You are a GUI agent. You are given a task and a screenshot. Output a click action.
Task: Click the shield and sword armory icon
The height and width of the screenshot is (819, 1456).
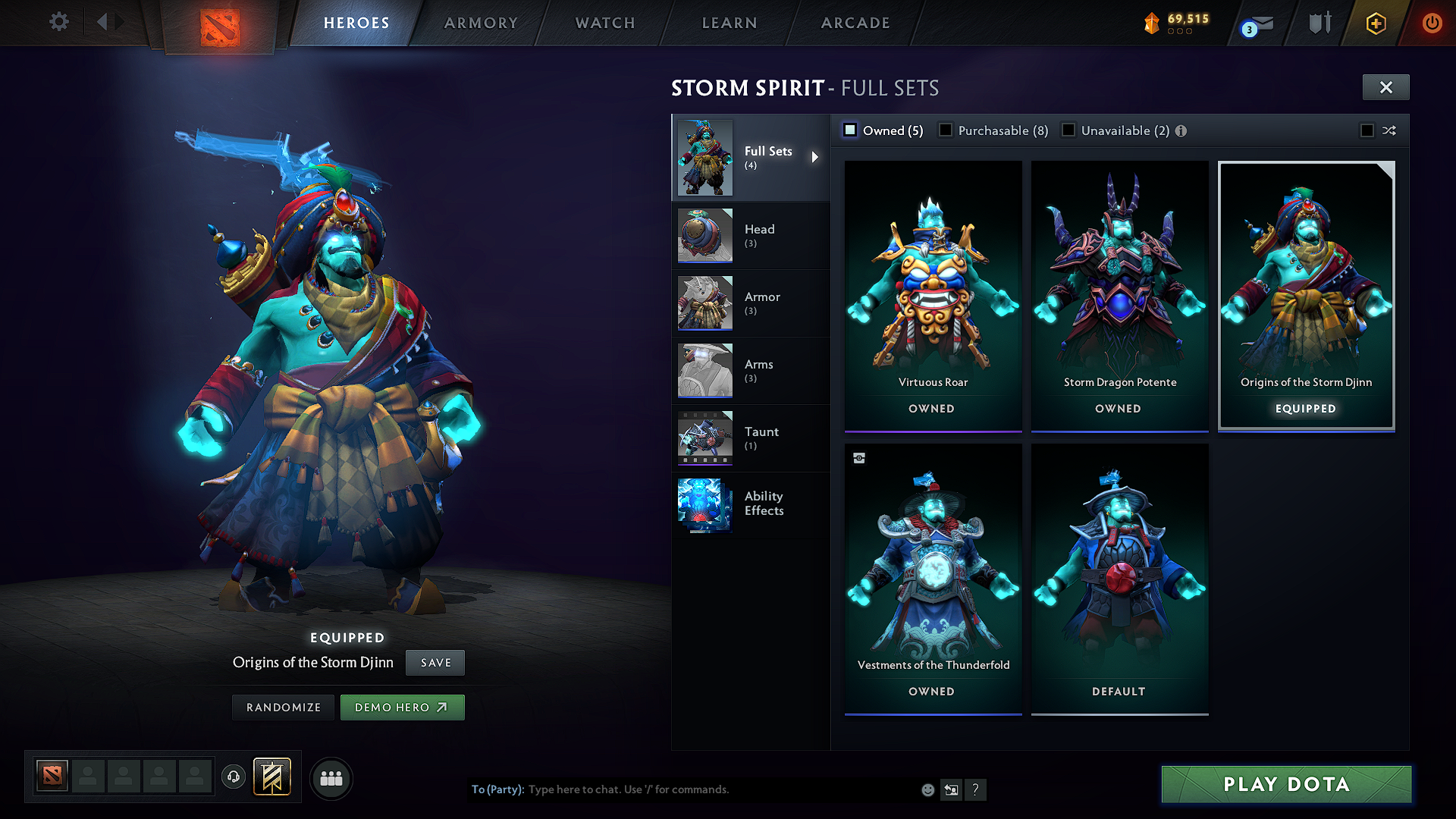1319,23
